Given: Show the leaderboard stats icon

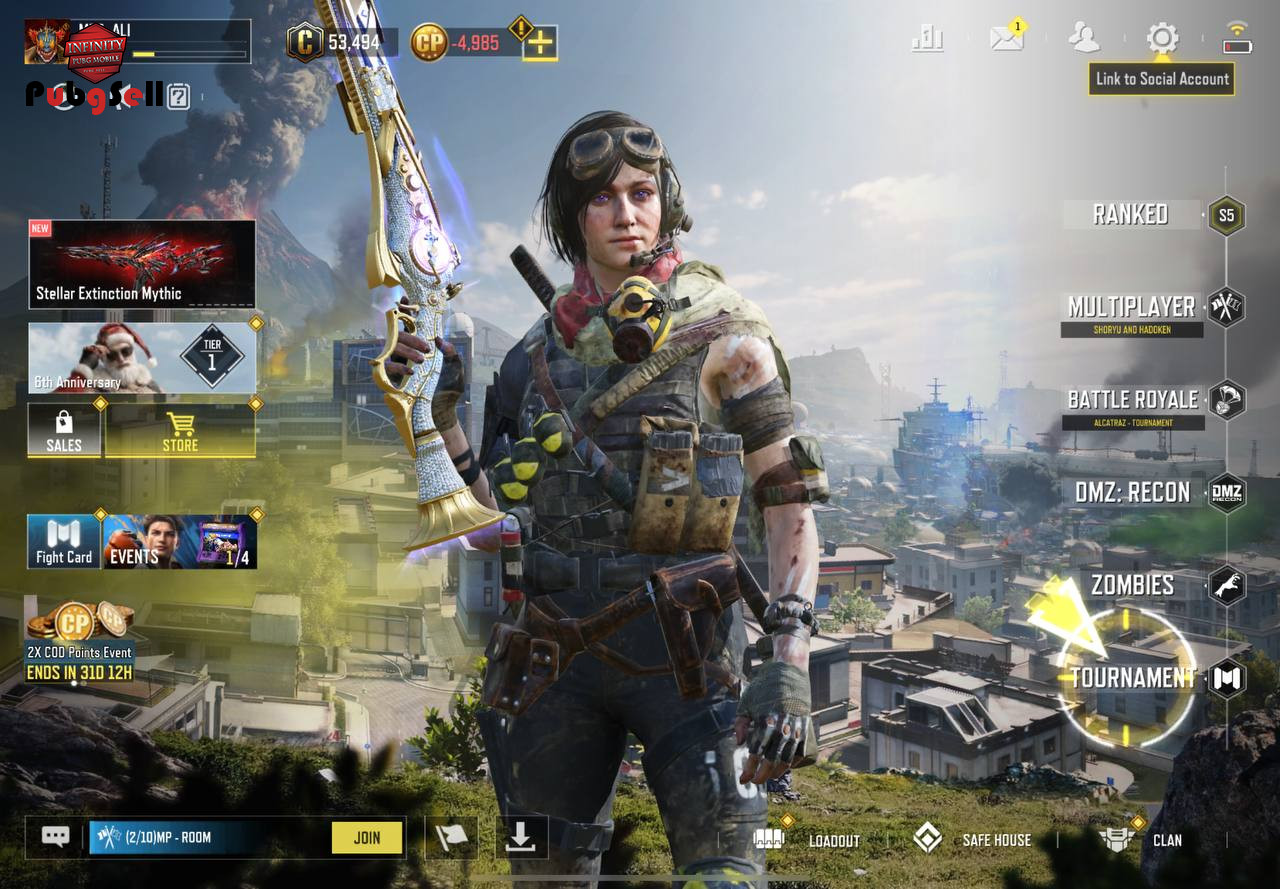Looking at the screenshot, I should click(x=928, y=38).
